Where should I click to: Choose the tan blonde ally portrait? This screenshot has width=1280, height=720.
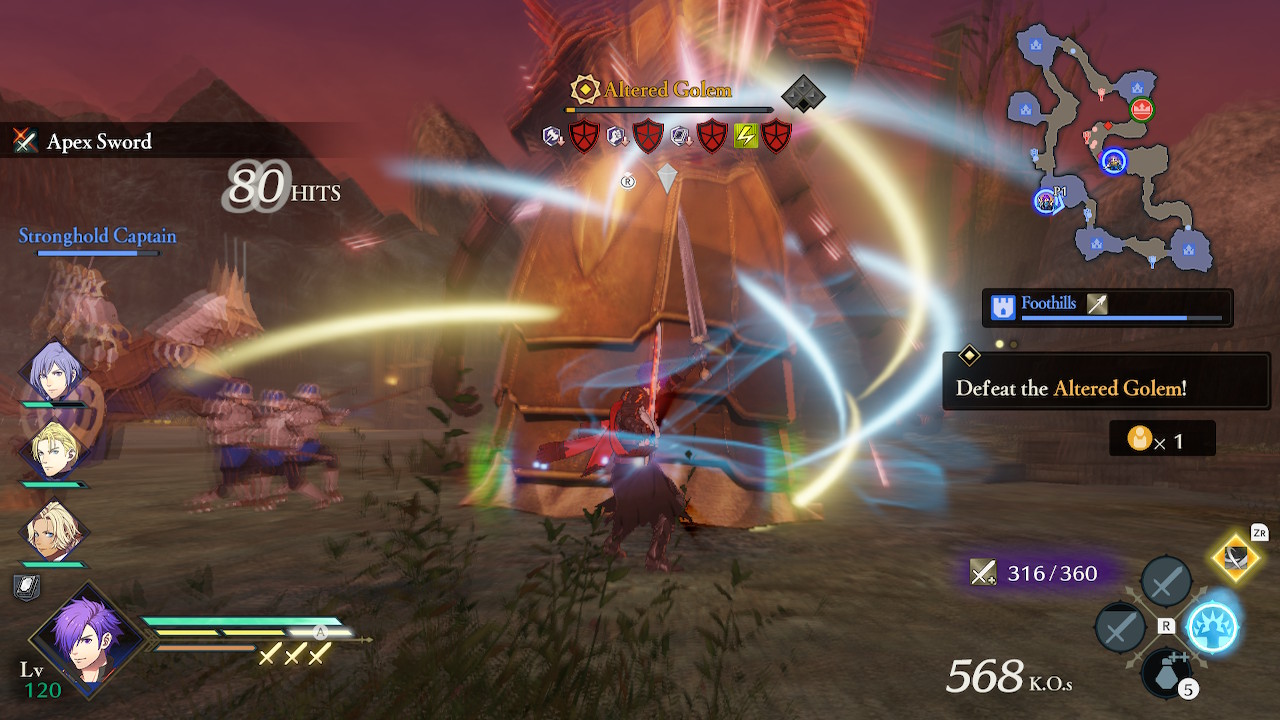[x=52, y=530]
